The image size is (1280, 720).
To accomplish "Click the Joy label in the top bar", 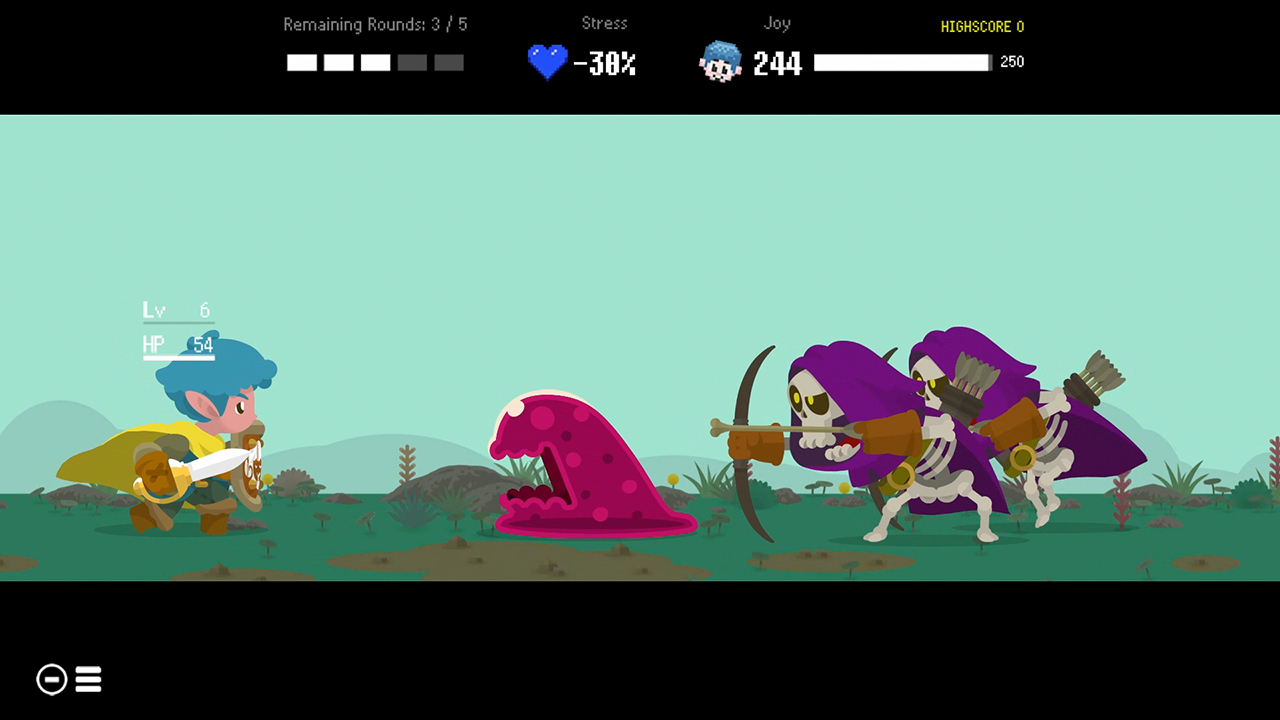I will point(777,23).
